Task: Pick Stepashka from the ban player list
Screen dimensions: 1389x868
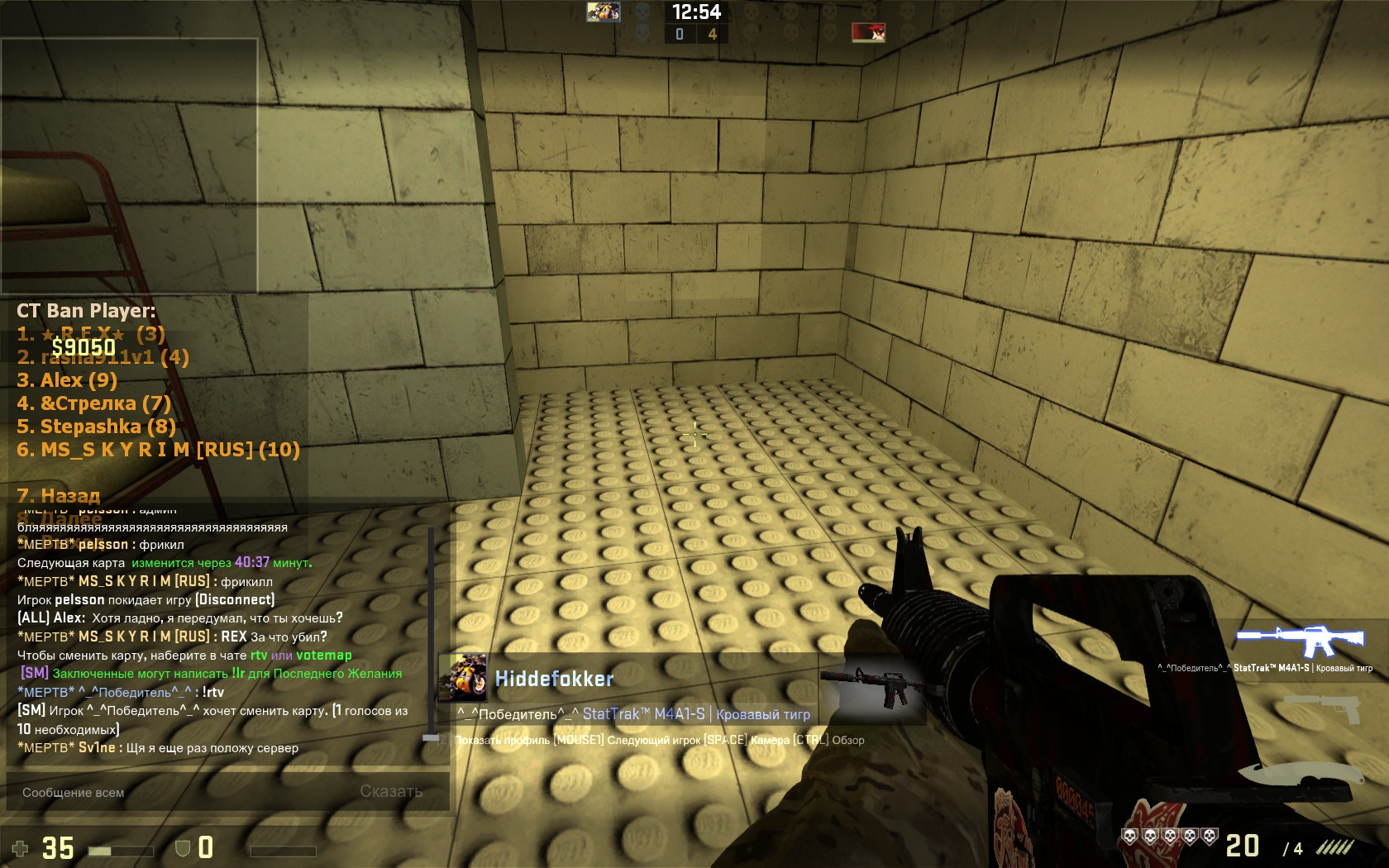Action: (x=96, y=427)
